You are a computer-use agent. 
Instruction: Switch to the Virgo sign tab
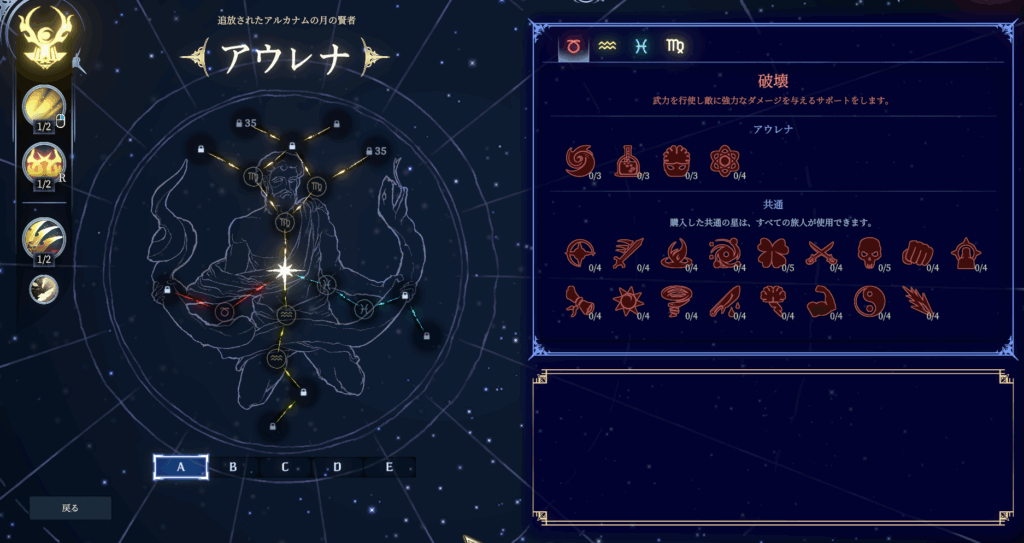[x=674, y=47]
